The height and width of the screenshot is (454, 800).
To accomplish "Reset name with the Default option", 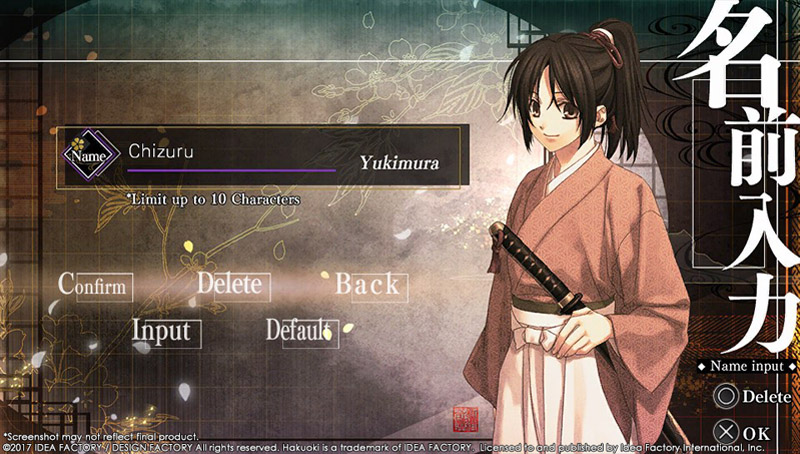I will (300, 330).
